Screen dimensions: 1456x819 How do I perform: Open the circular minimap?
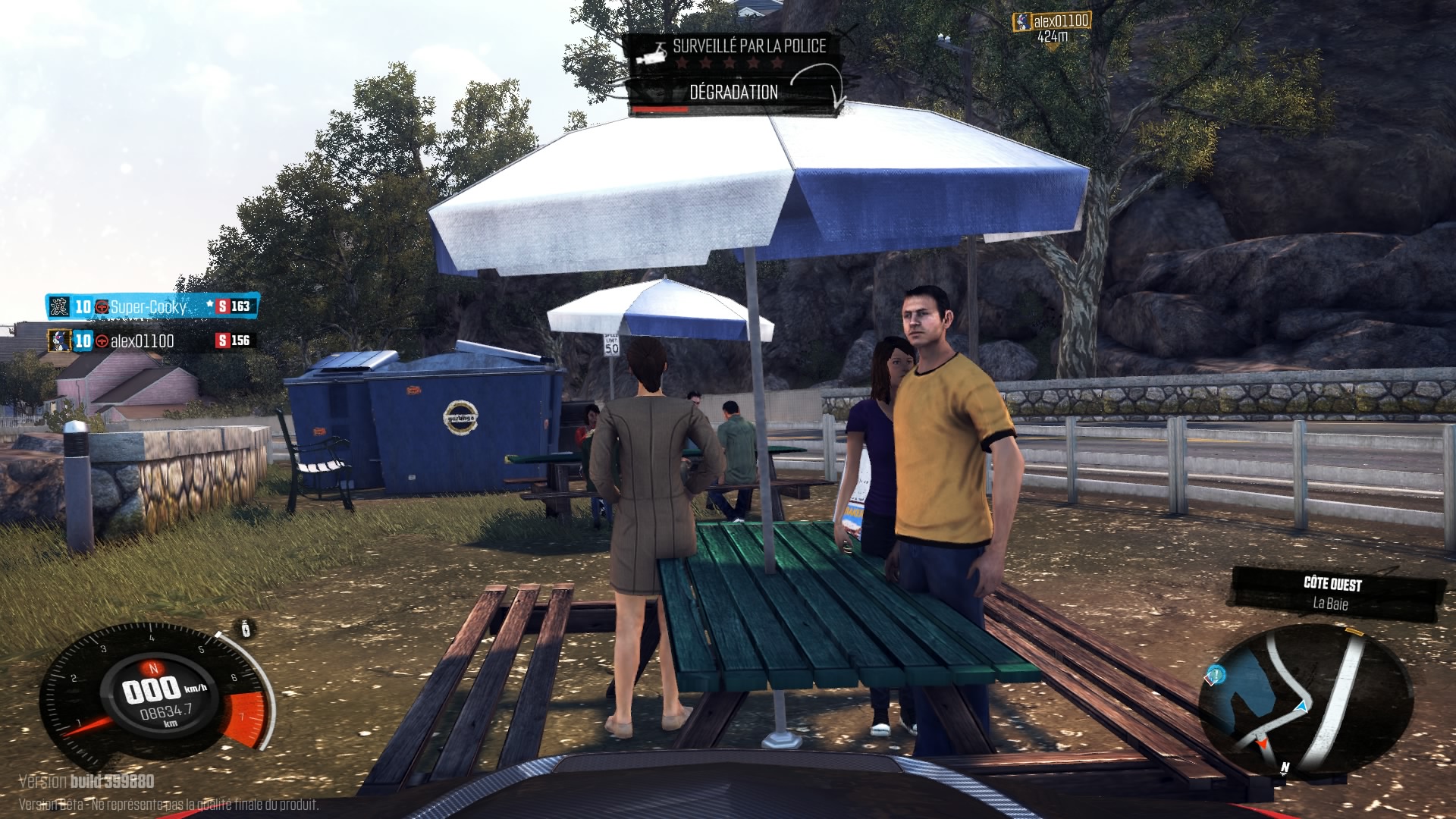(1304, 699)
